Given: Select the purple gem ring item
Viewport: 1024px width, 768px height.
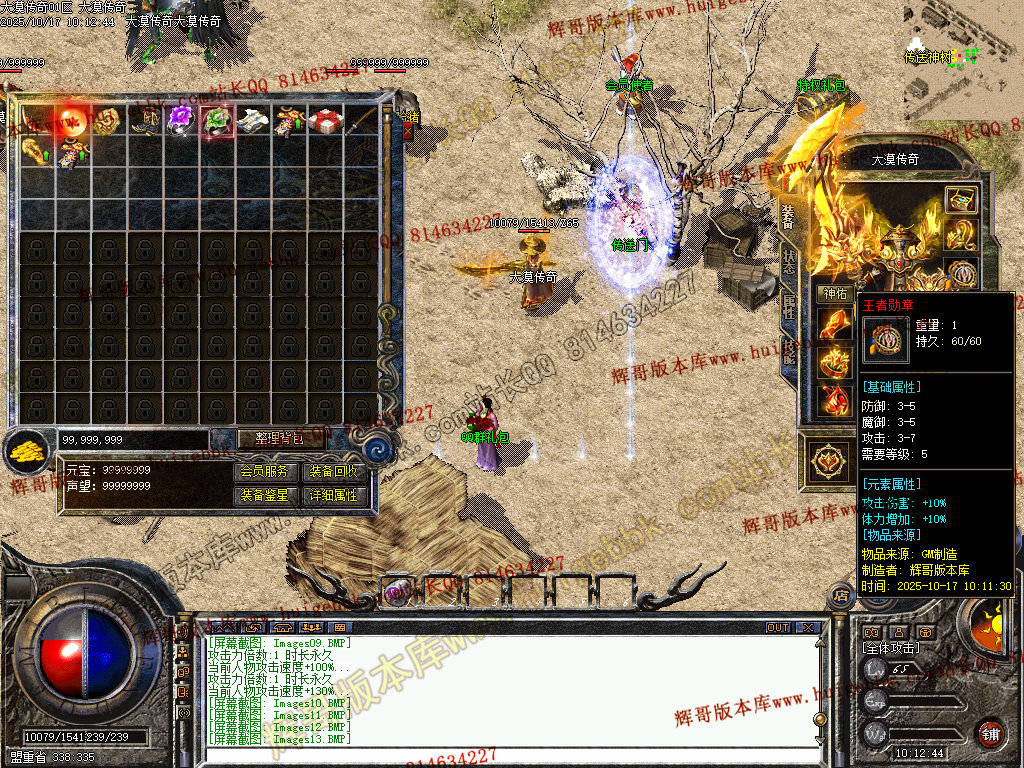Looking at the screenshot, I should [180, 120].
